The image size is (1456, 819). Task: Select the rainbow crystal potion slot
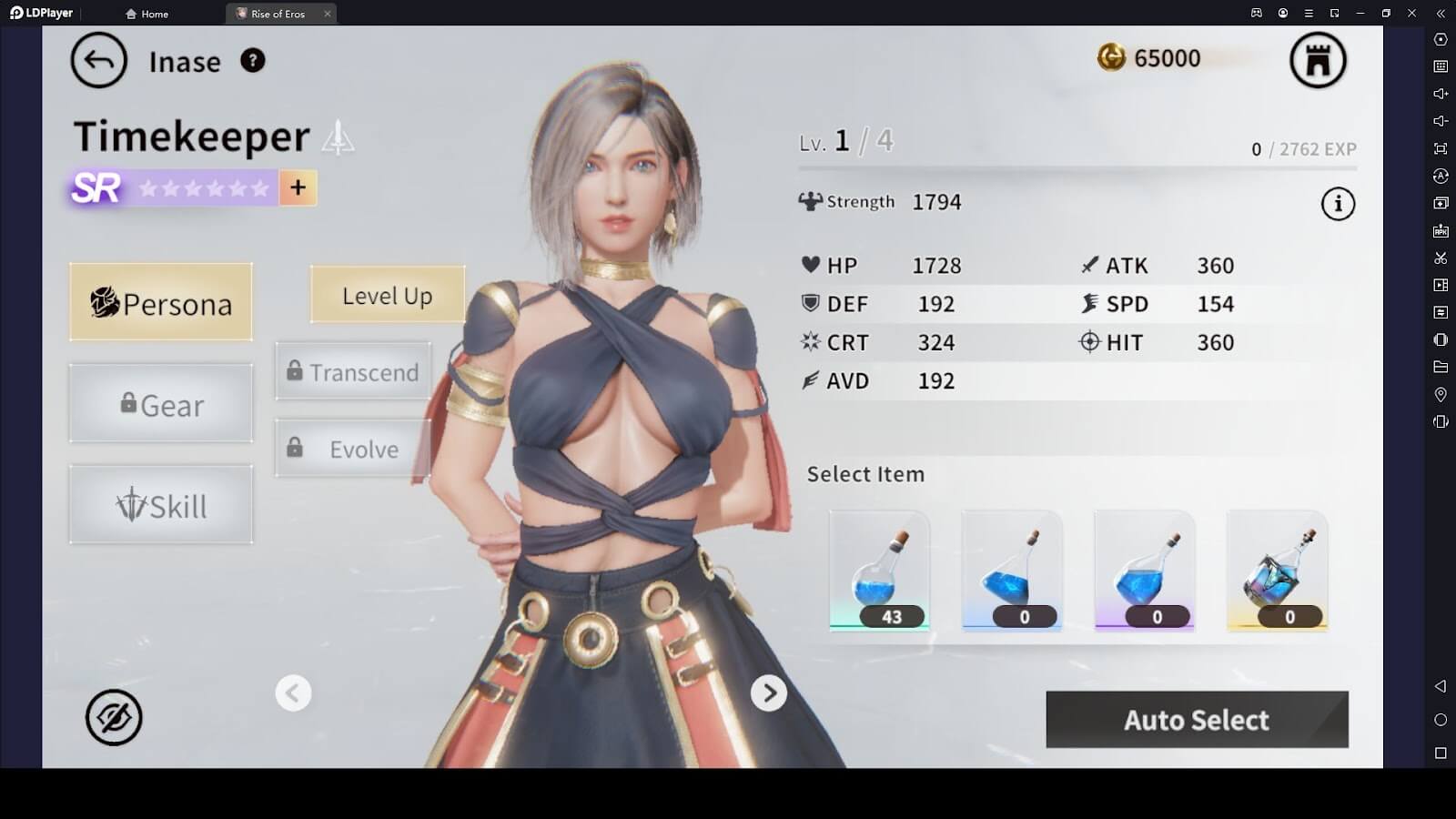pos(1277,571)
